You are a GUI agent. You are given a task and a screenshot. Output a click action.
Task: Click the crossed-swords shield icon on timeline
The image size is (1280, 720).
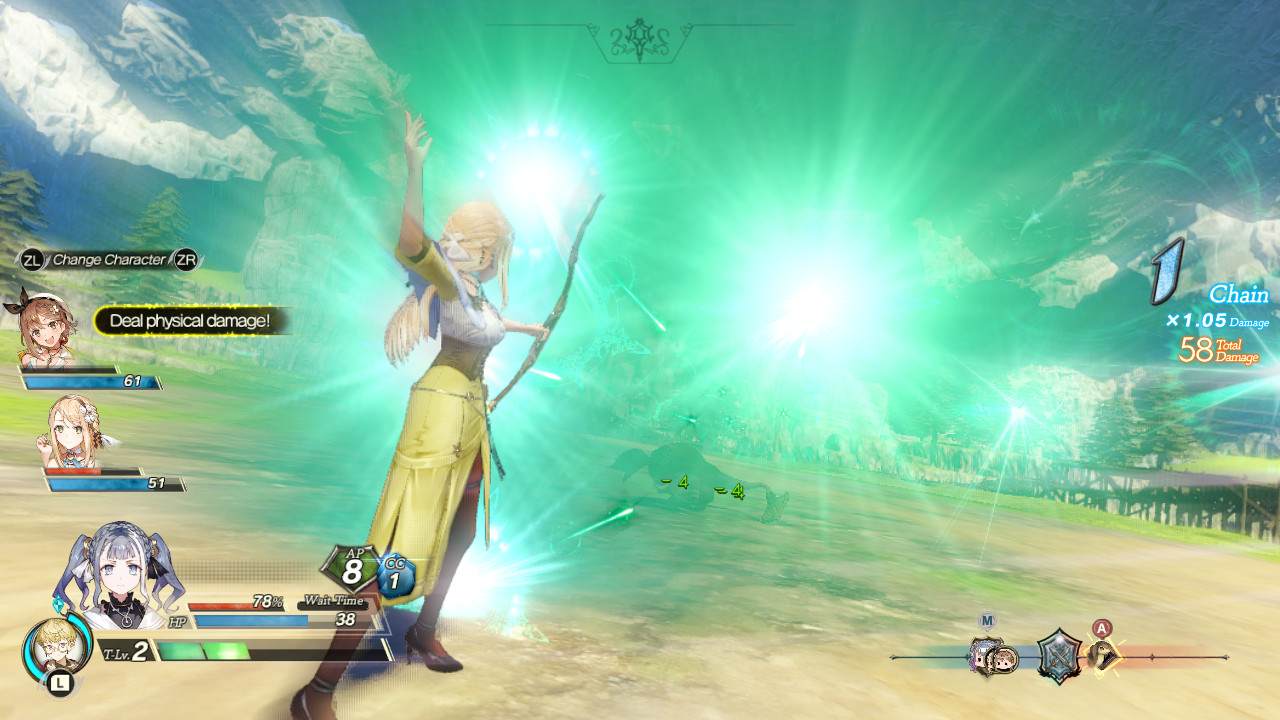(1058, 656)
